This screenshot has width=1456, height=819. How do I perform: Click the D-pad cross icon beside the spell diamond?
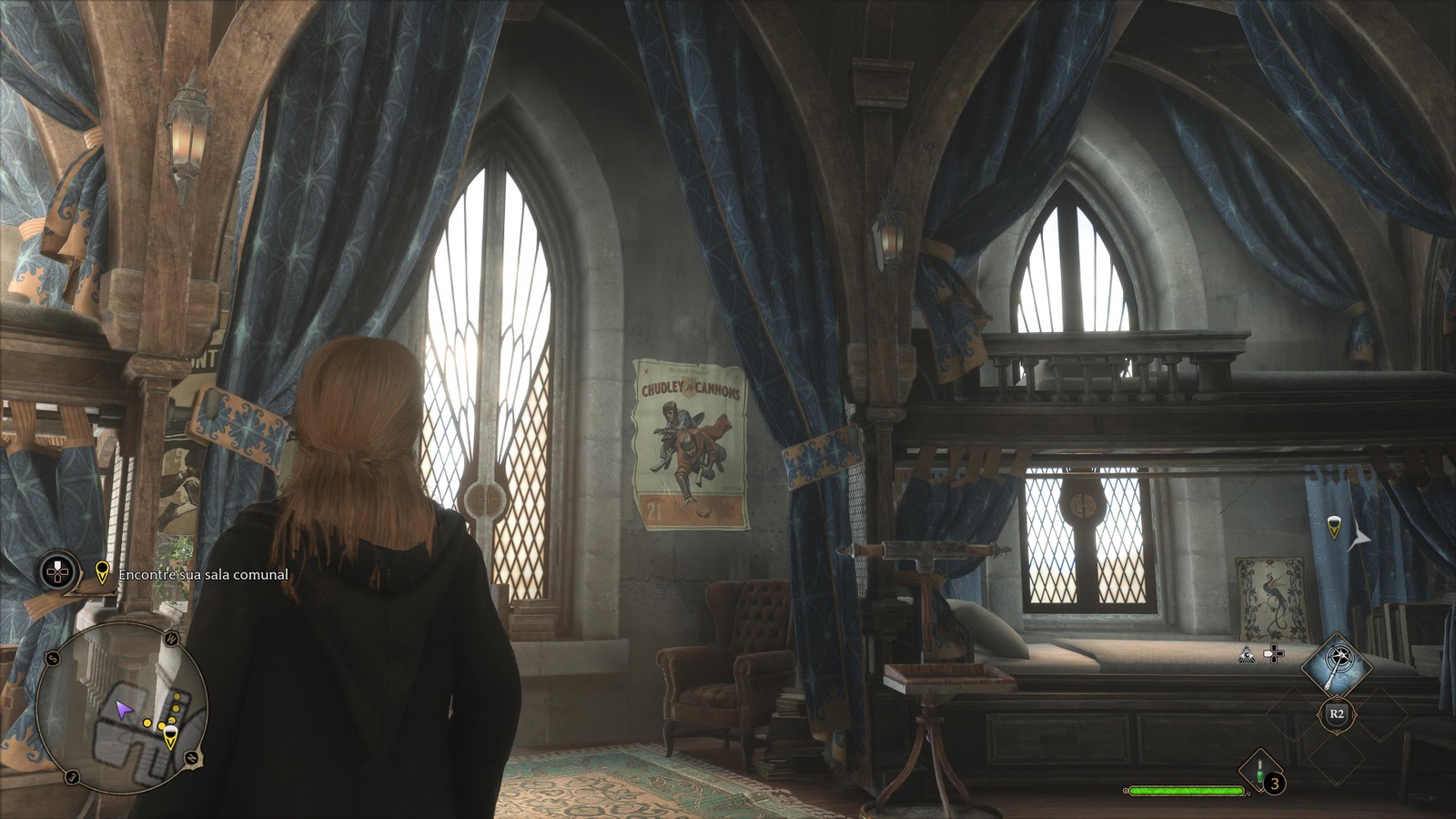(1274, 652)
